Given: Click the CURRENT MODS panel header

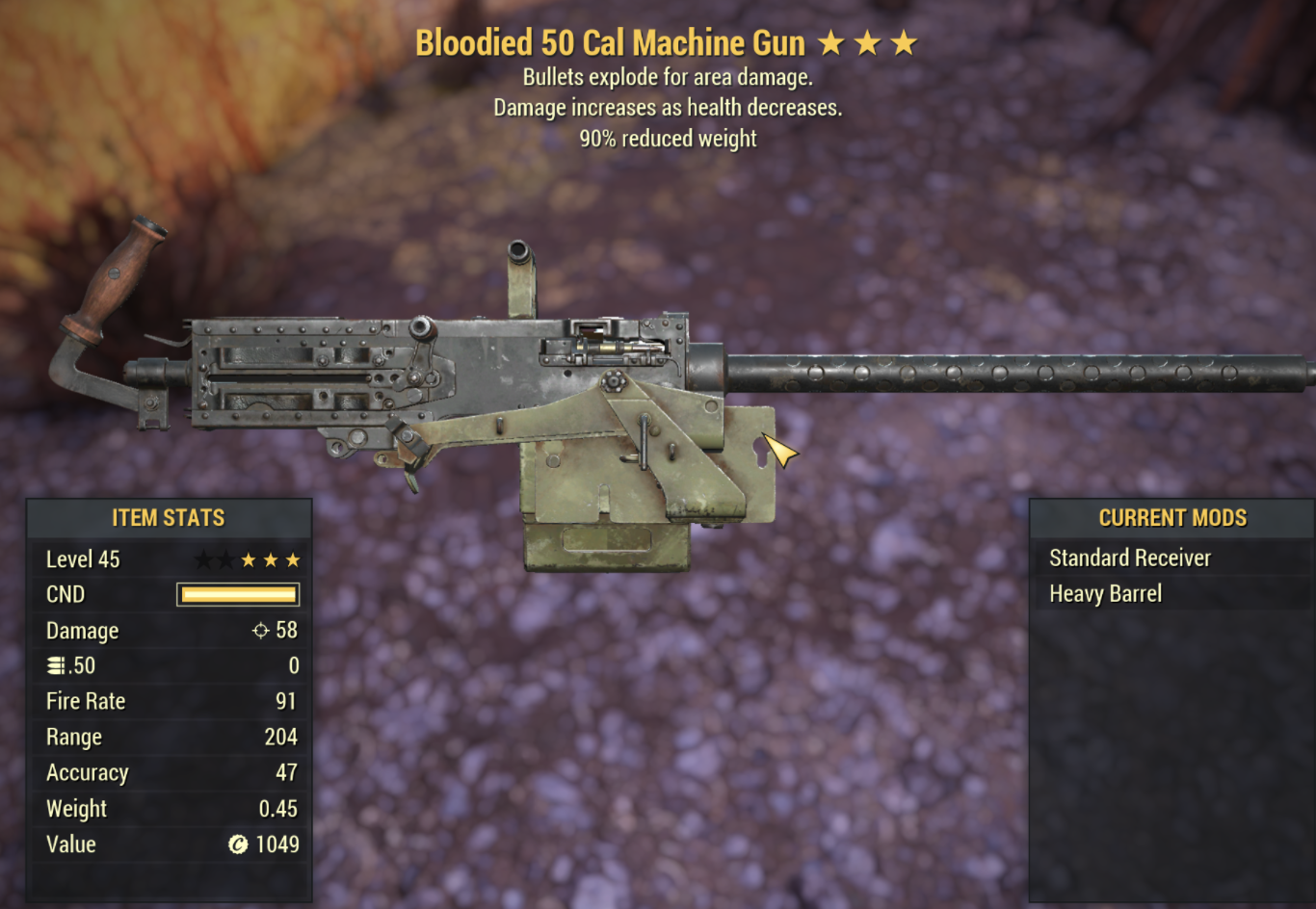Looking at the screenshot, I should point(1171,518).
